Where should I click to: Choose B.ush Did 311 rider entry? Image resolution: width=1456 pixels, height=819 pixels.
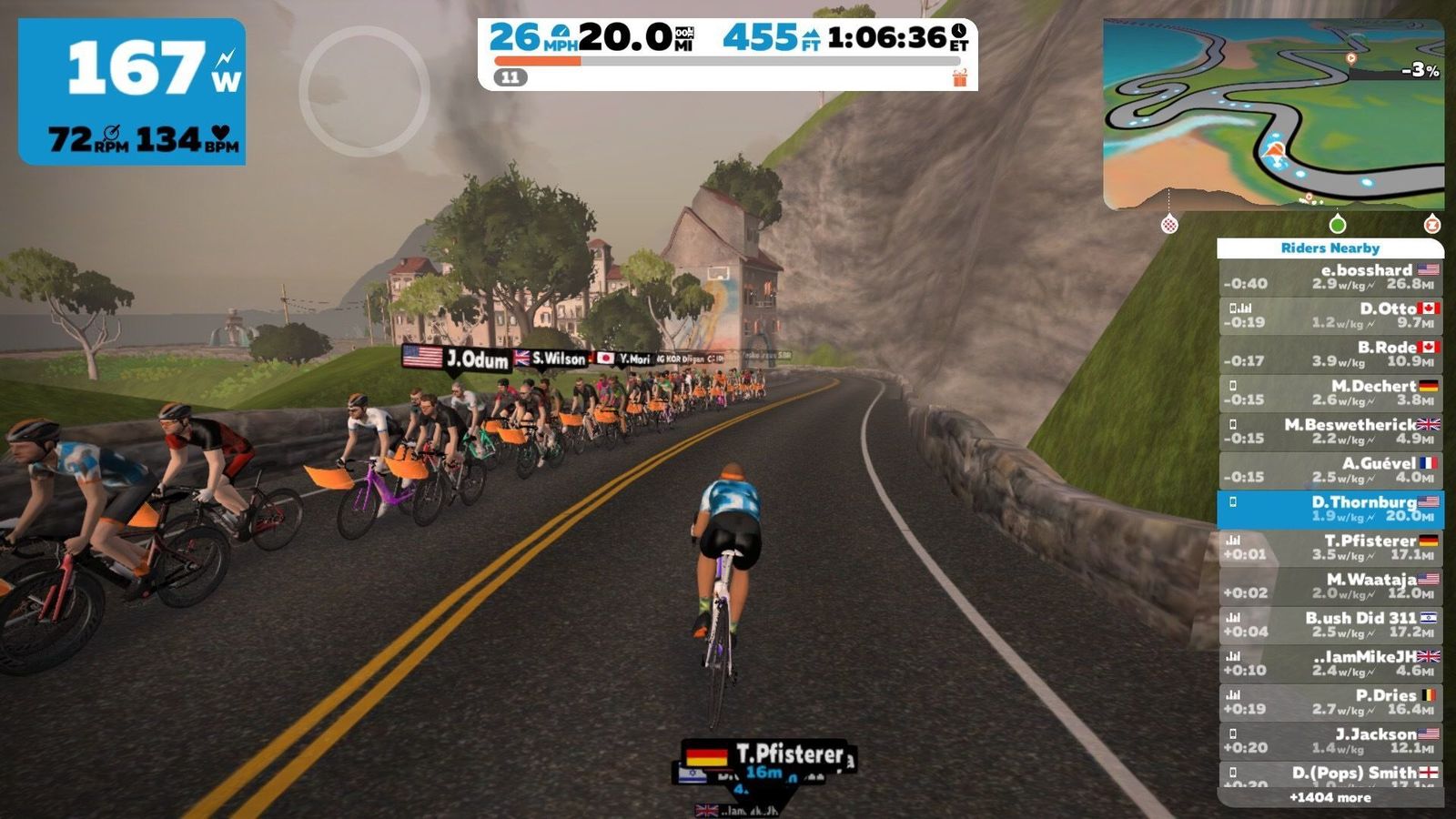1330,624
